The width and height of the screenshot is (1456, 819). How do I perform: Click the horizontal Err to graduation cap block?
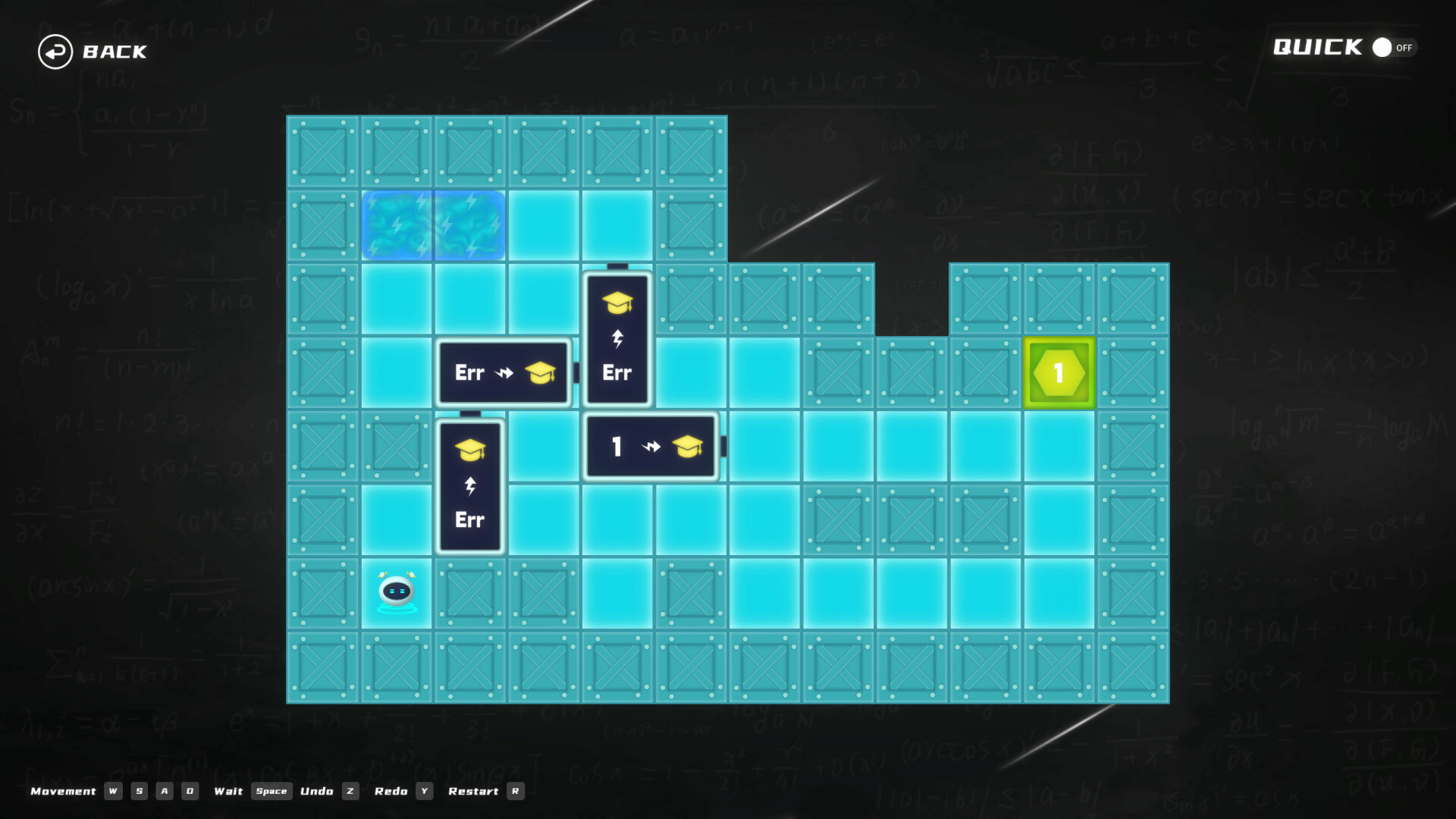[x=504, y=372]
